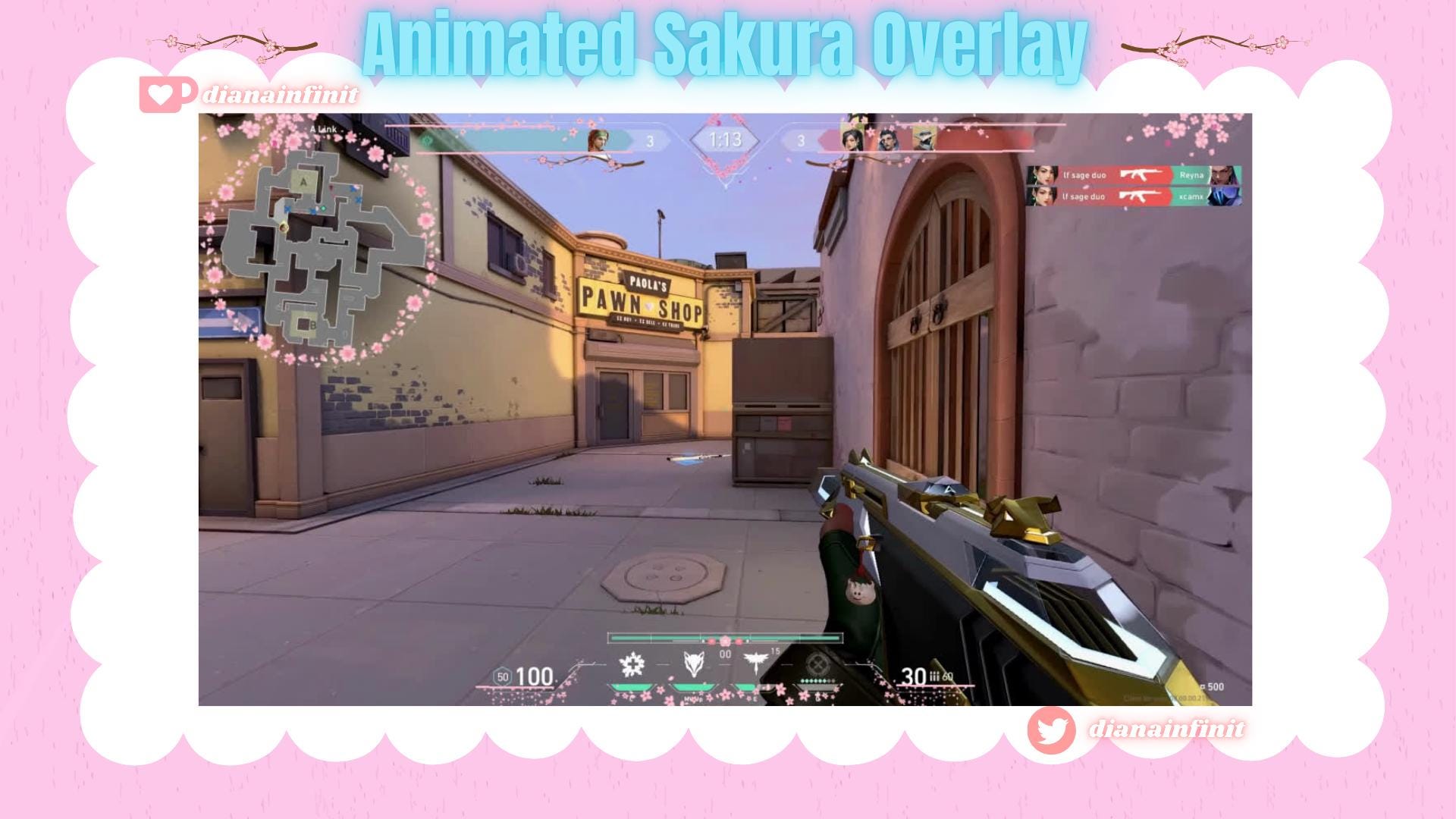Select the fox ability icon in the HUD

coord(692,664)
